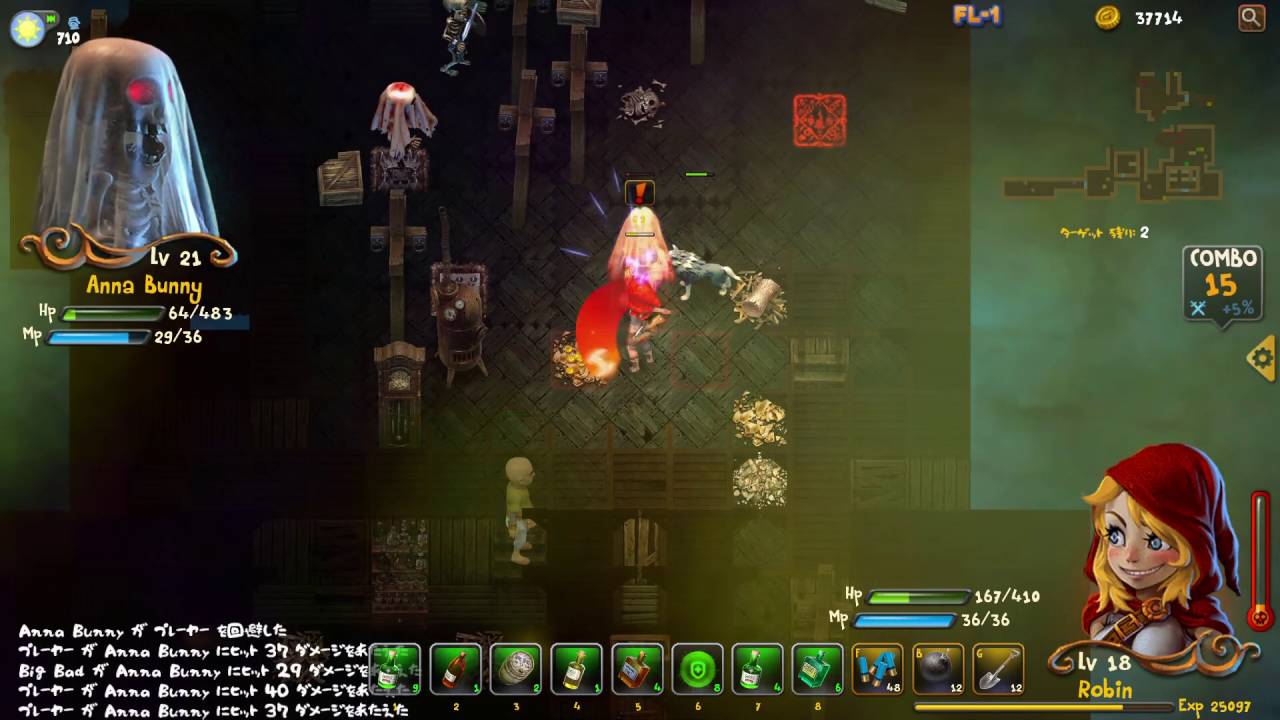This screenshot has width=1280, height=720.
Task: Click the sun daytime icon
Action: pos(27,28)
